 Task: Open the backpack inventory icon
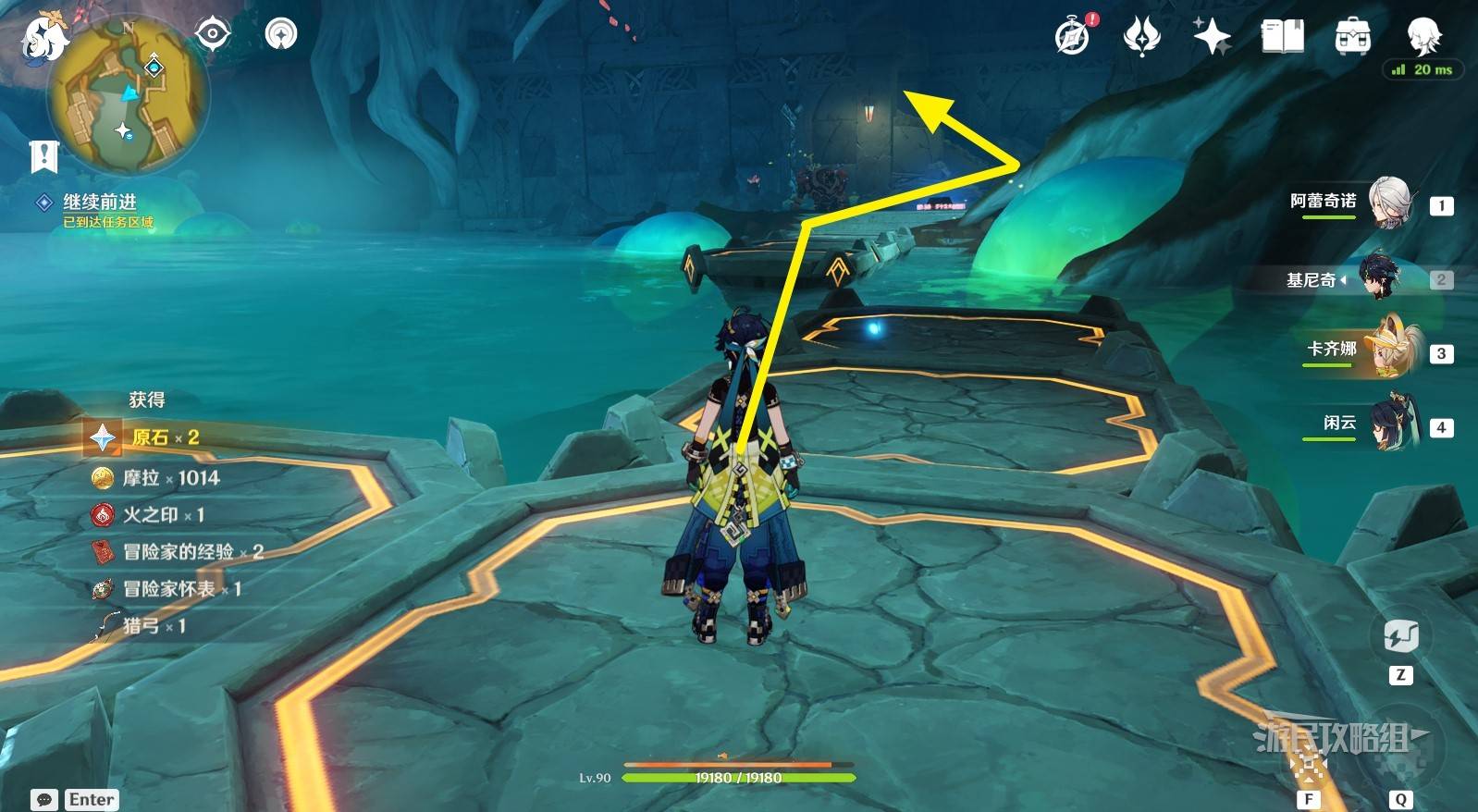coord(1352,36)
